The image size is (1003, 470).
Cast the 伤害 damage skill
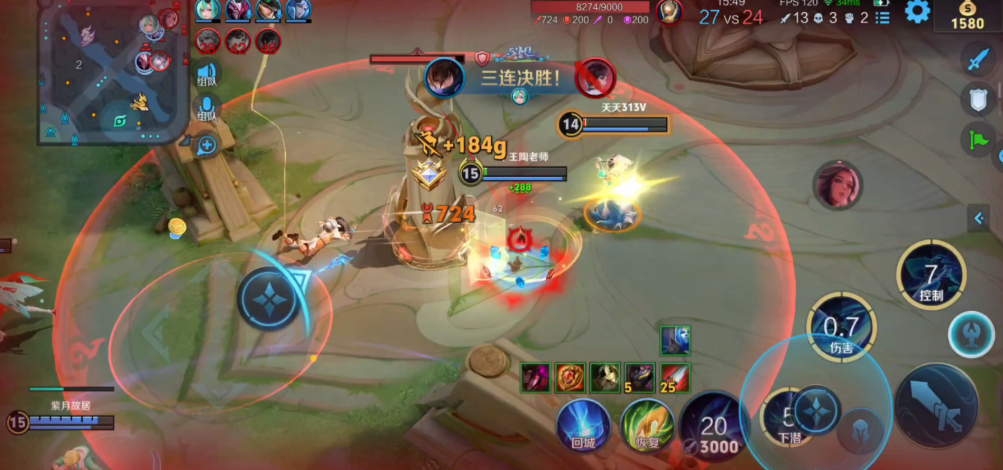pyautogui.click(x=841, y=327)
